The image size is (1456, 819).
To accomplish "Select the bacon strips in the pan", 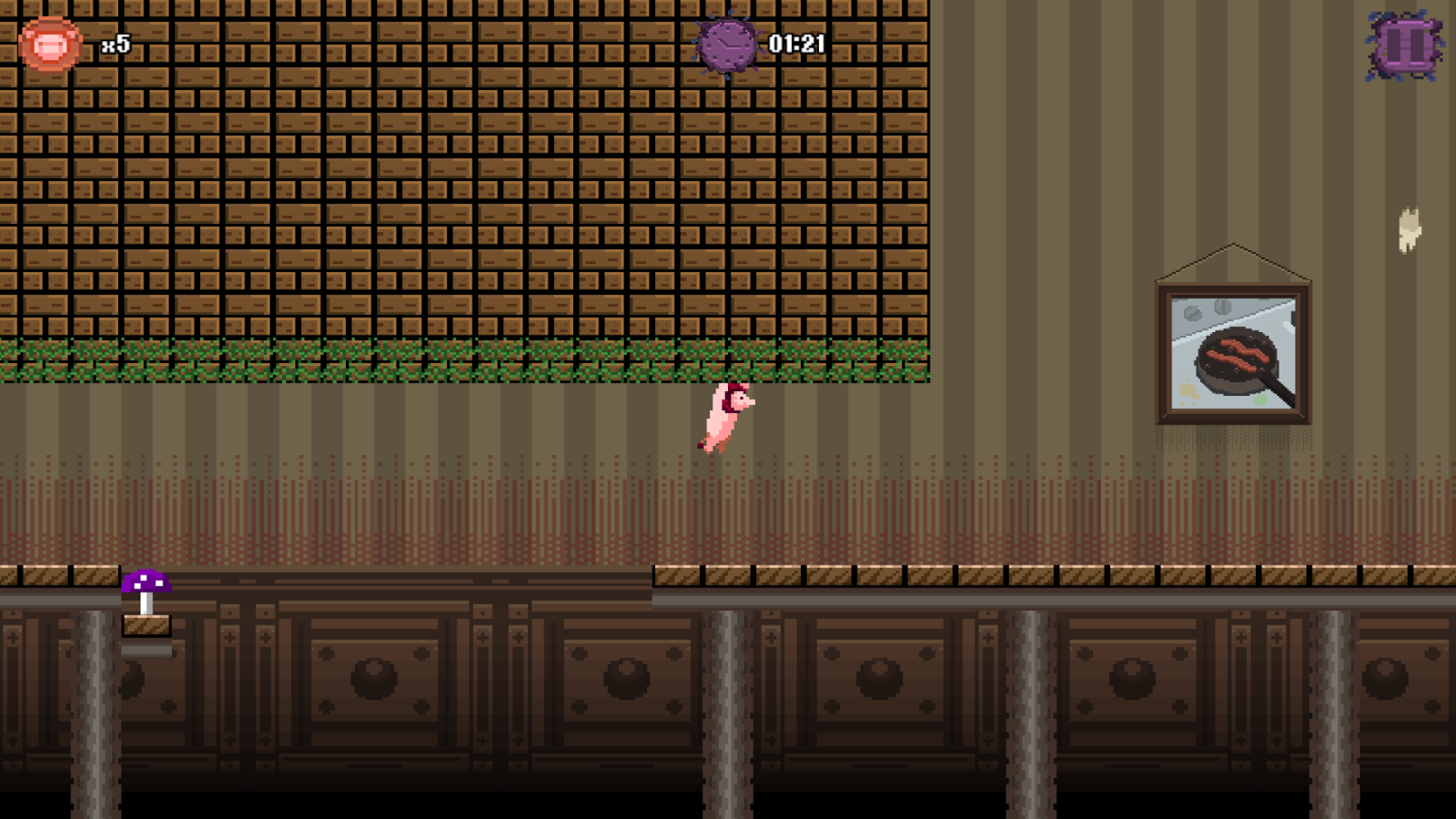I will point(1238,355).
